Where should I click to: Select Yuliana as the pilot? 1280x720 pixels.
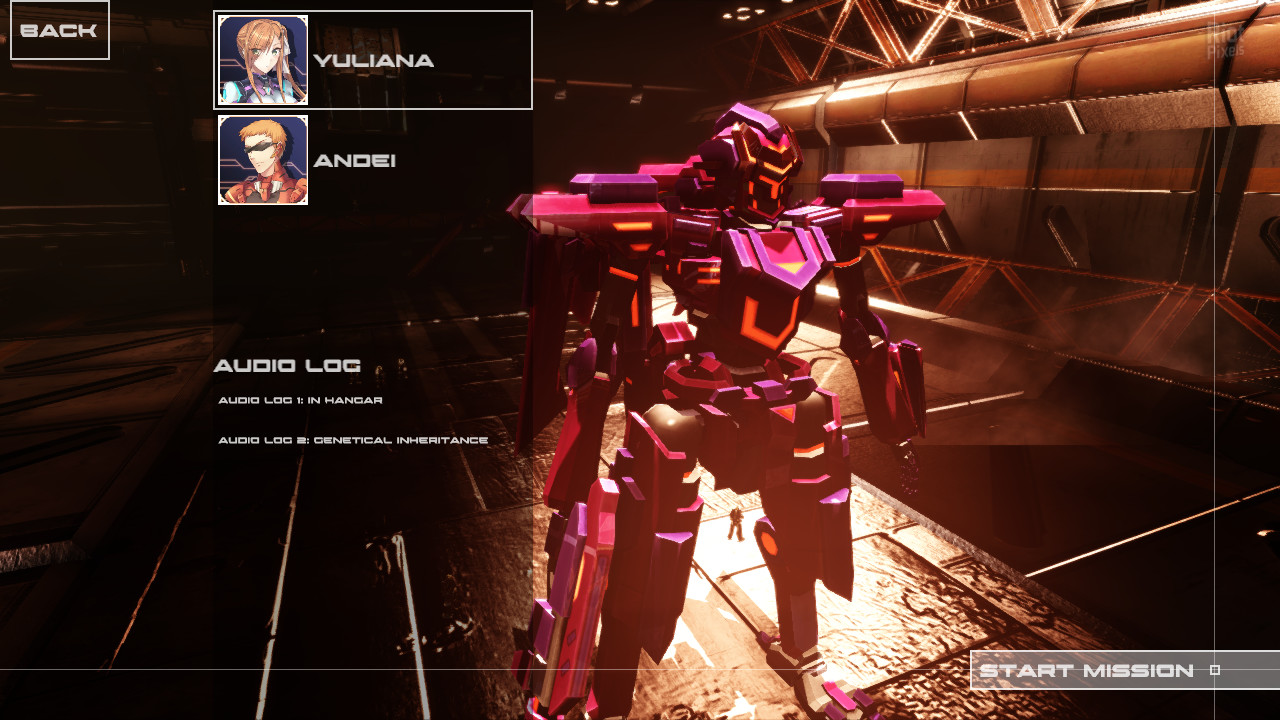(x=372, y=60)
